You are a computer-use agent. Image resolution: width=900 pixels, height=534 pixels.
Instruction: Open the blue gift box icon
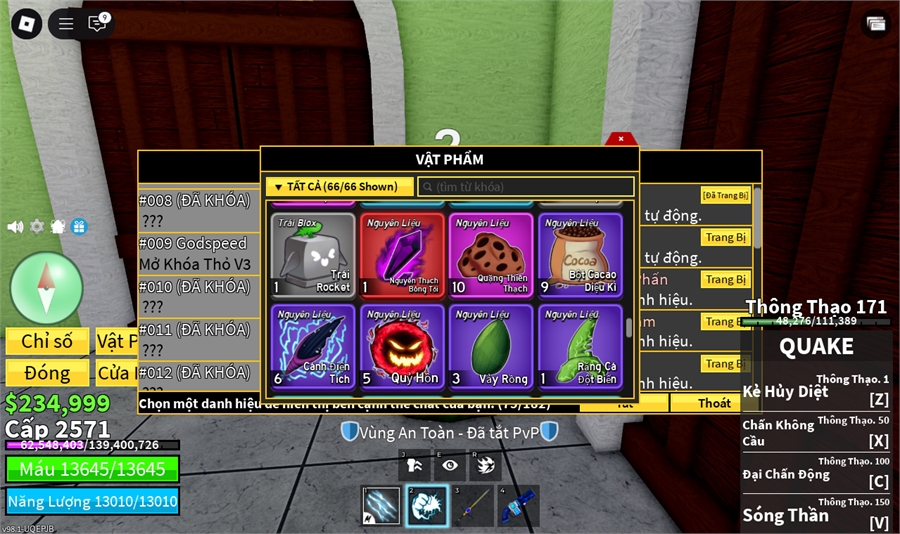click(x=79, y=227)
